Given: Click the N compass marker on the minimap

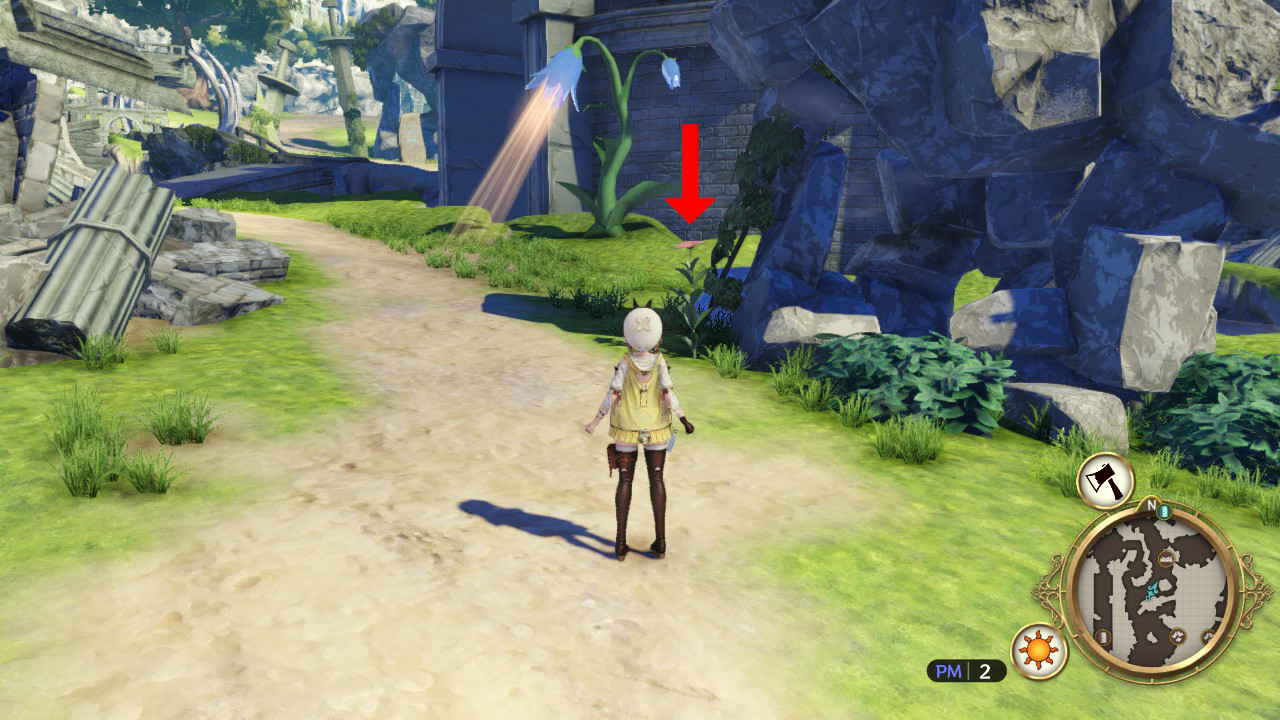Looking at the screenshot, I should (1150, 502).
